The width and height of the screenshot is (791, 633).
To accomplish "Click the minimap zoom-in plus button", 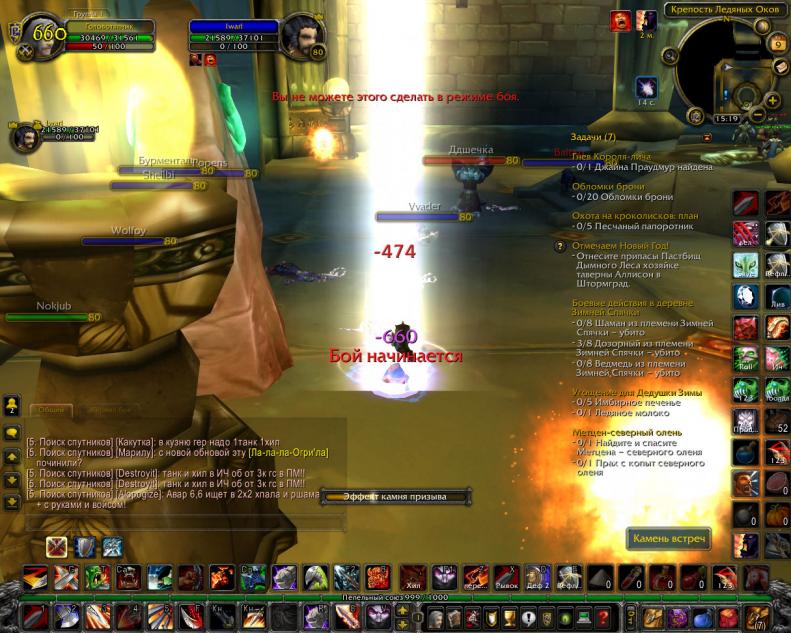I will (x=773, y=100).
